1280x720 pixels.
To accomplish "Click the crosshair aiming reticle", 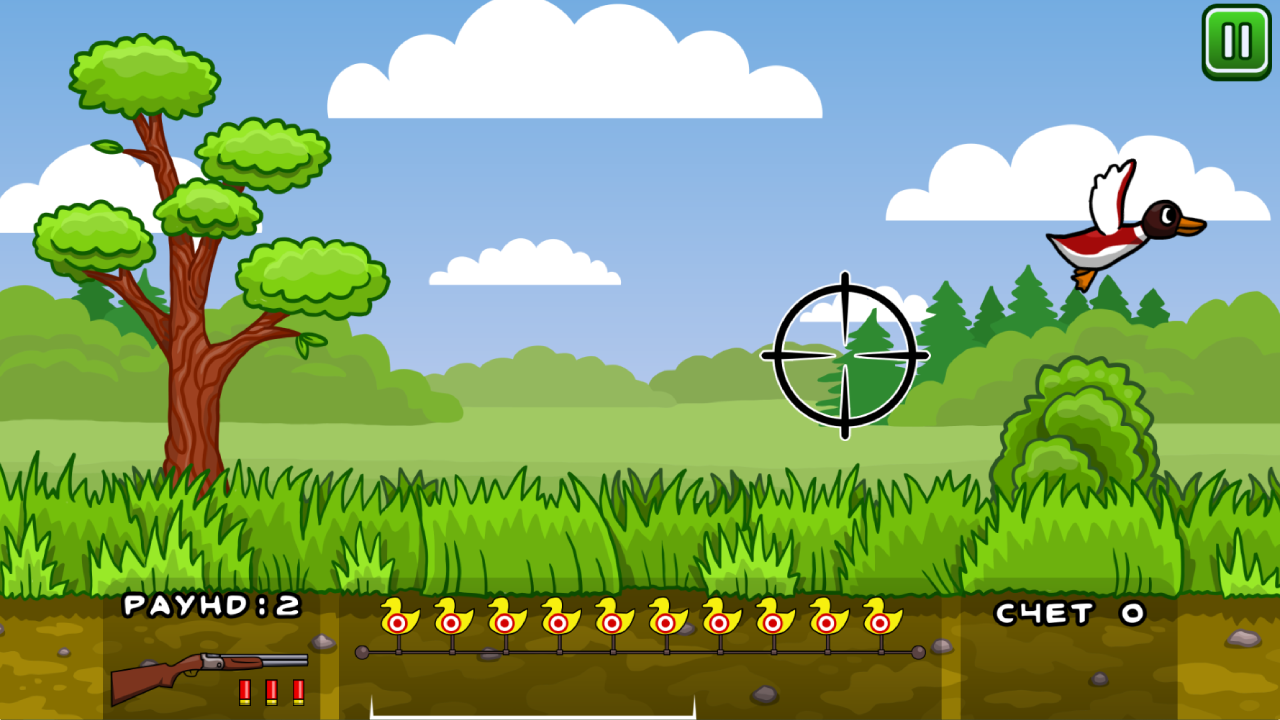I will [x=845, y=353].
